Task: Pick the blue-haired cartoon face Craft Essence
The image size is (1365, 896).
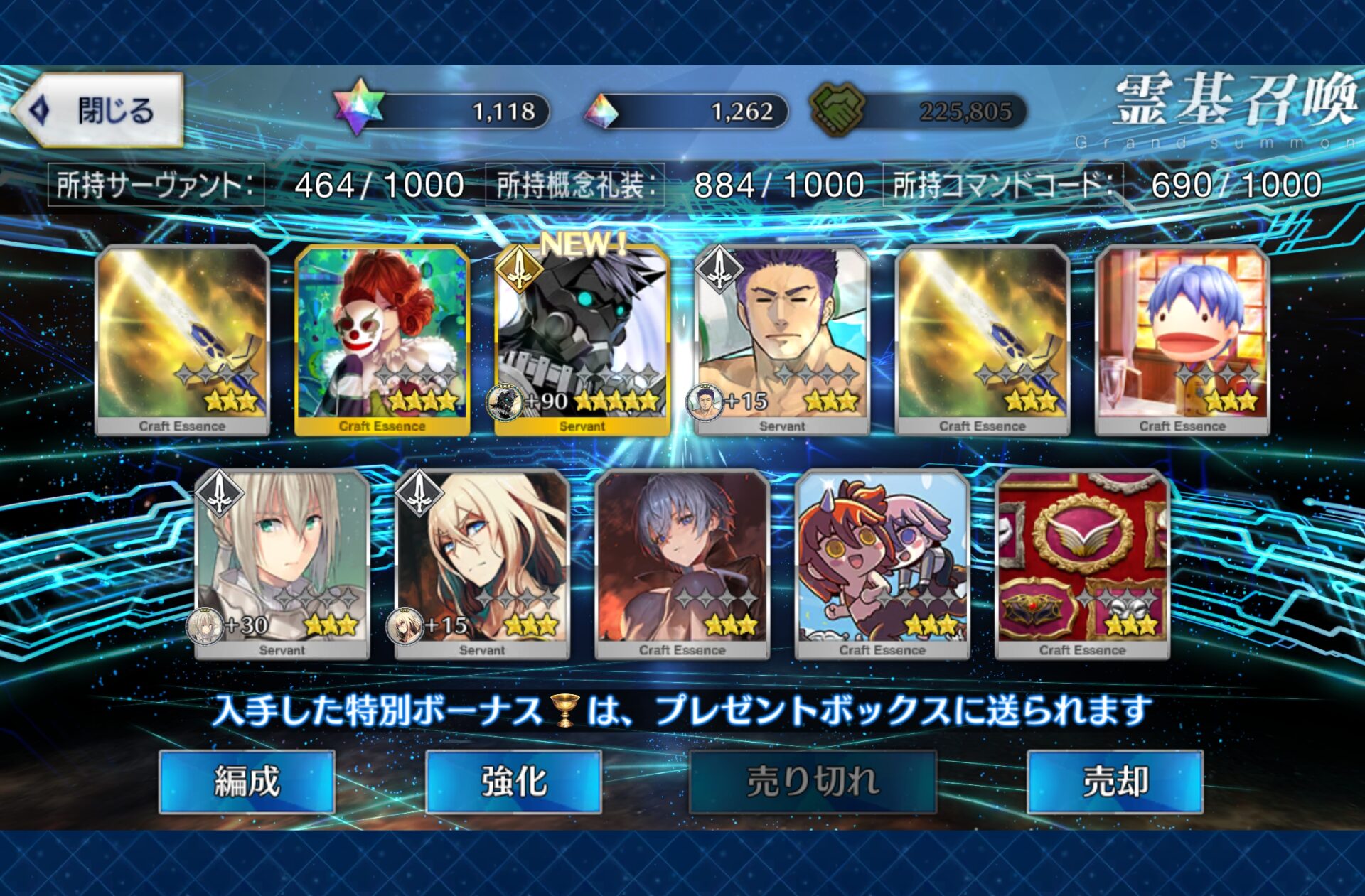Action: [1182, 340]
